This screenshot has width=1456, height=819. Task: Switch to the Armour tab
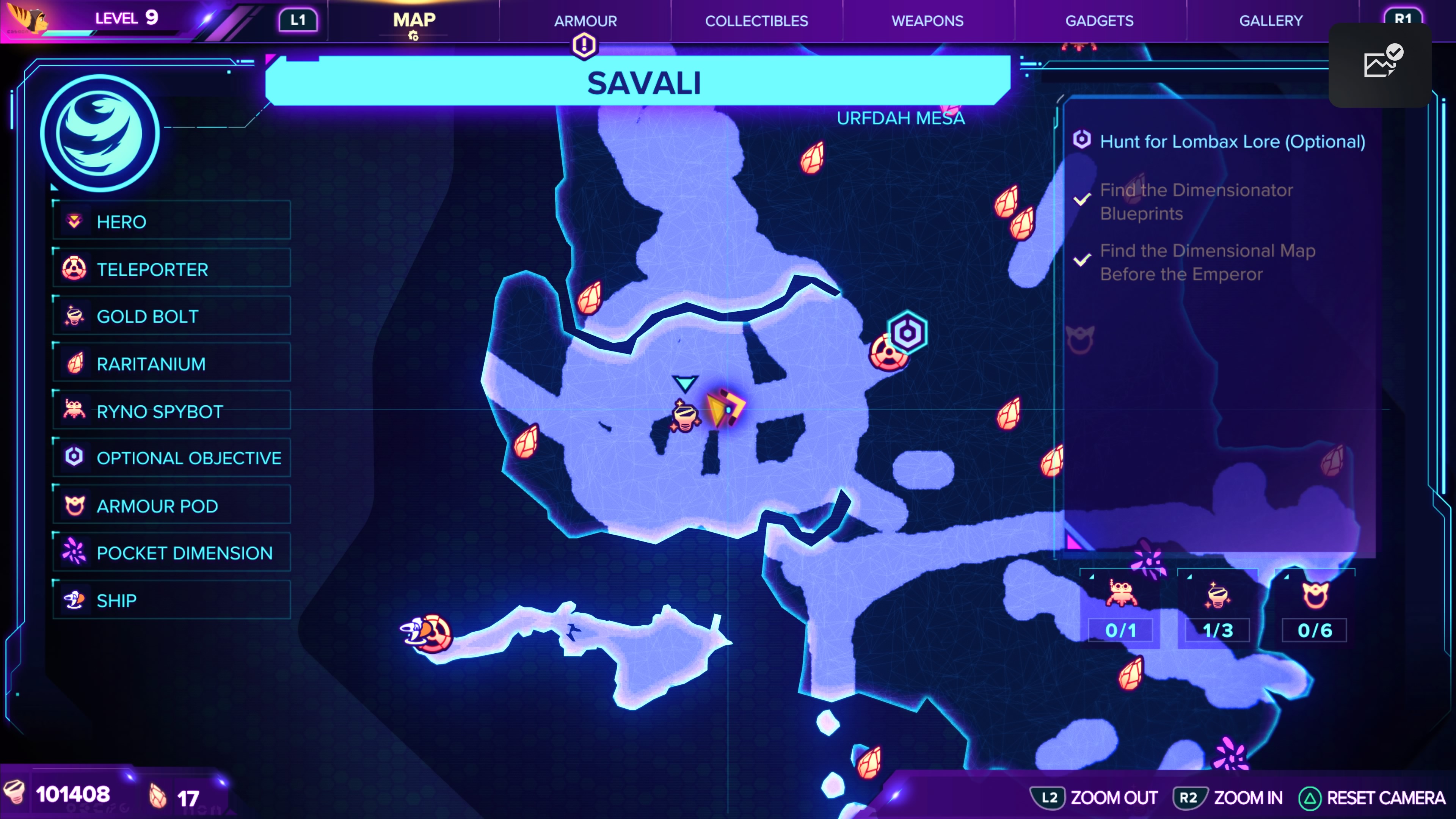(585, 21)
